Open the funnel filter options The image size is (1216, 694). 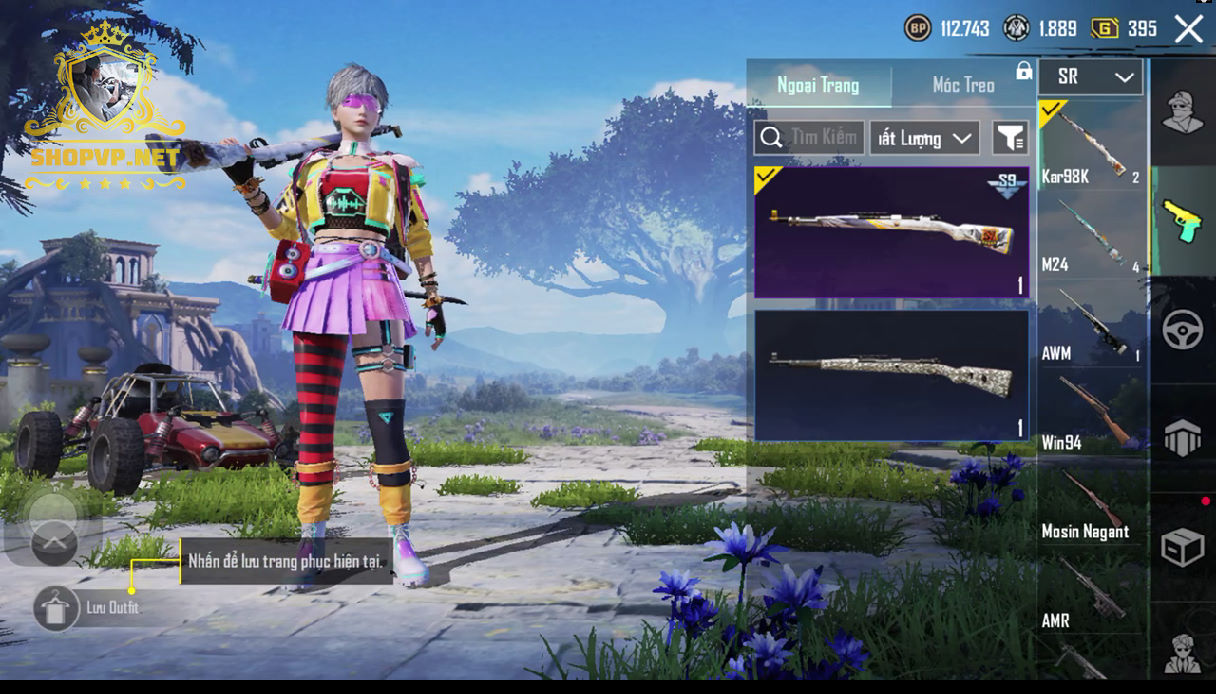coord(1010,138)
